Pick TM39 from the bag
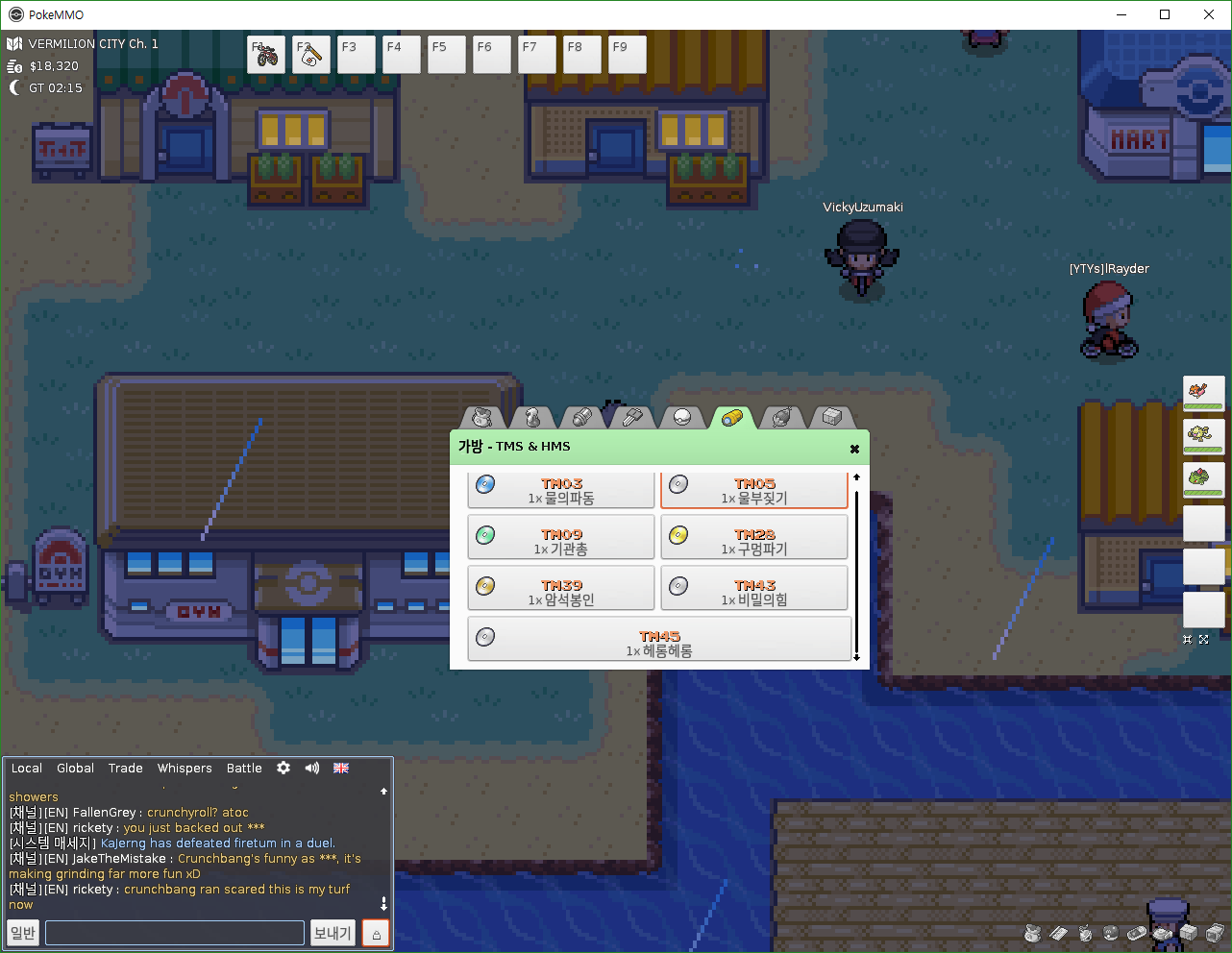The width and height of the screenshot is (1232, 953). [x=561, y=592]
